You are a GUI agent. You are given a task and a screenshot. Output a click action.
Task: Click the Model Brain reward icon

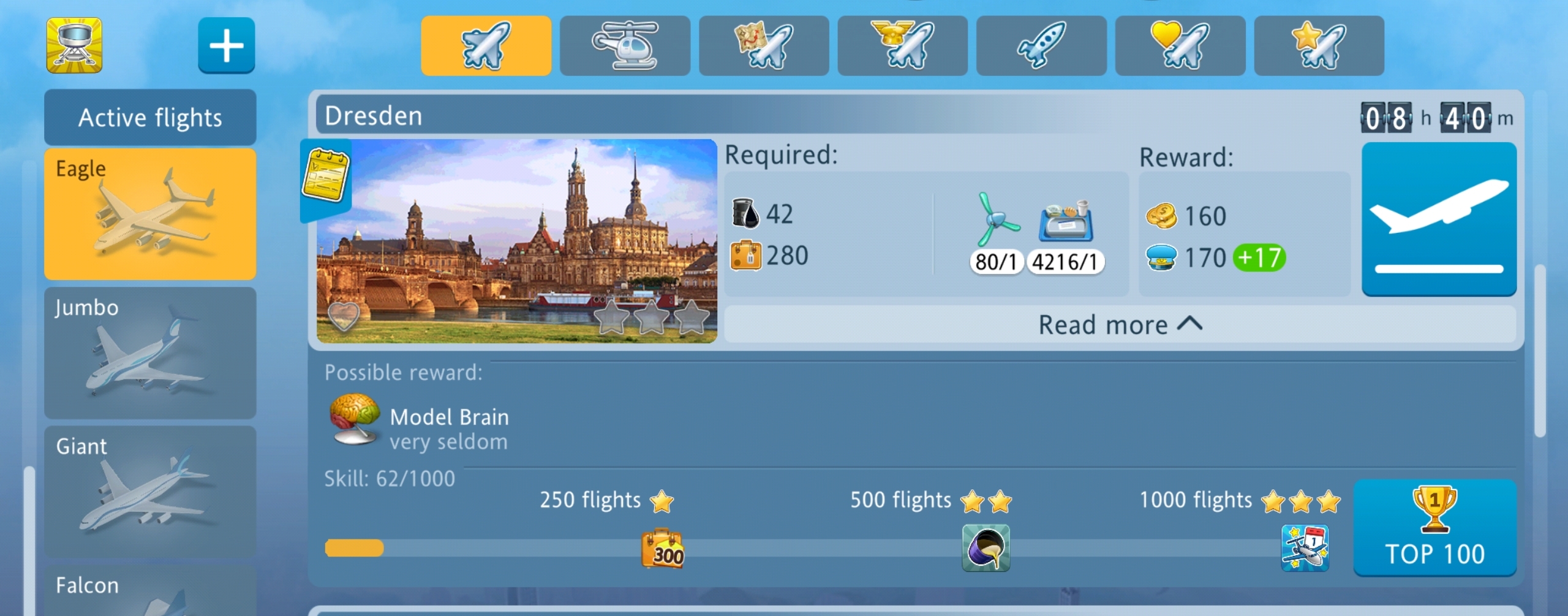(x=354, y=419)
